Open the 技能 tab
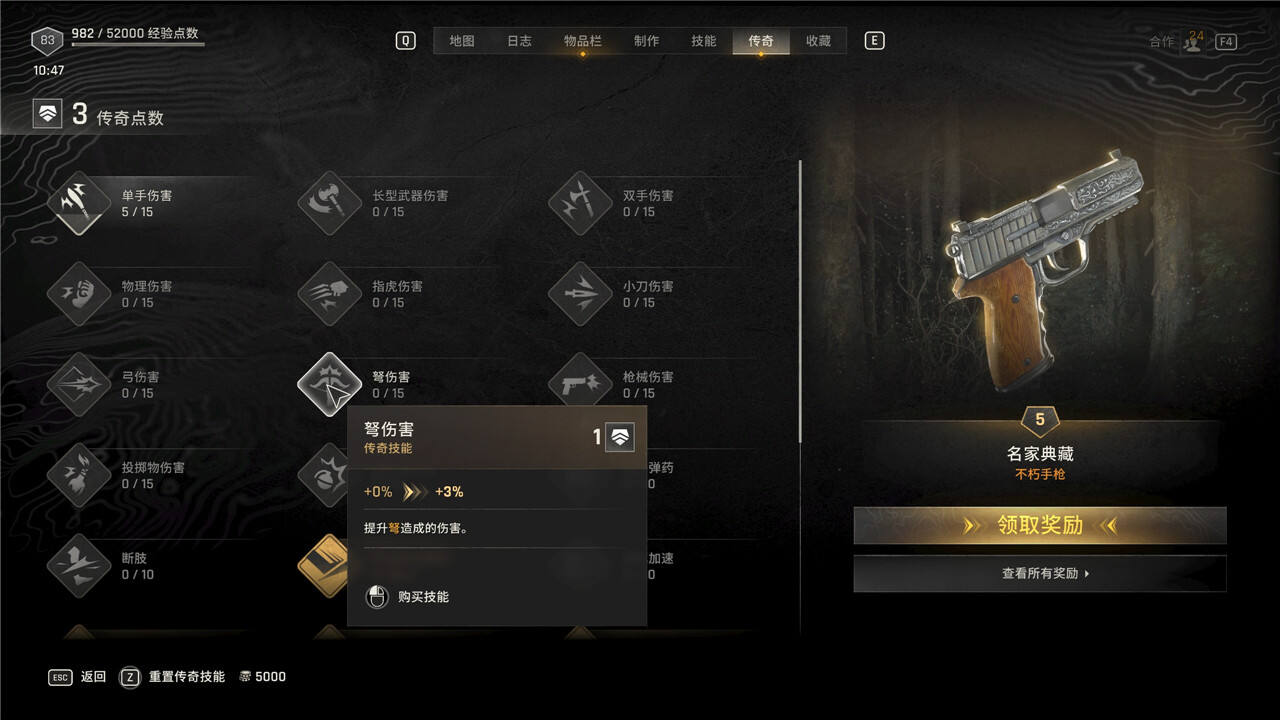 704,41
